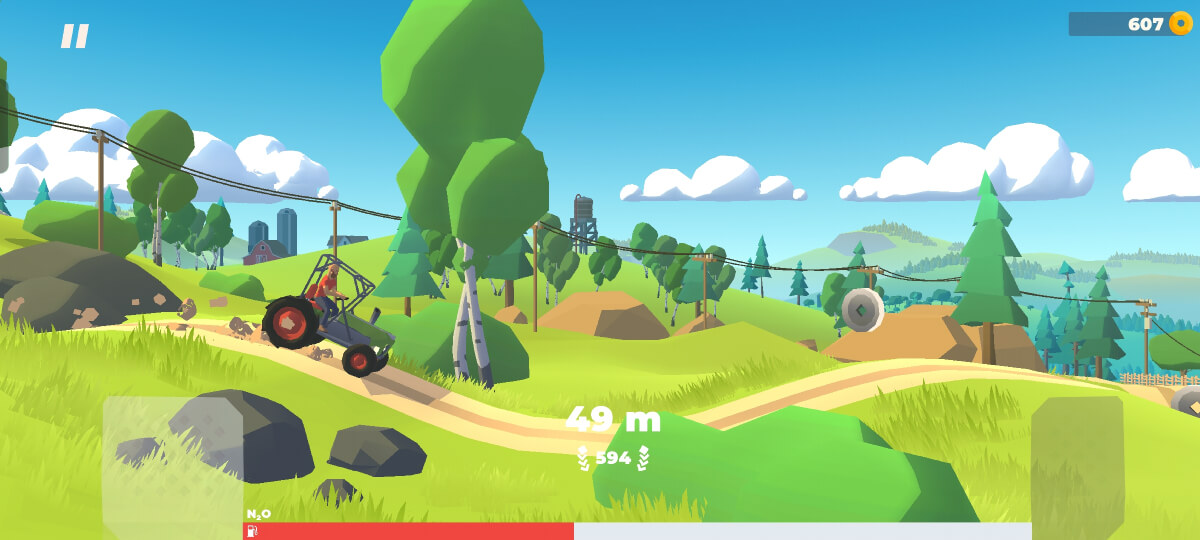Screen dimensions: 1200x540
Task: Tap the translucent gas pedal button
Action: pos(1077,462)
